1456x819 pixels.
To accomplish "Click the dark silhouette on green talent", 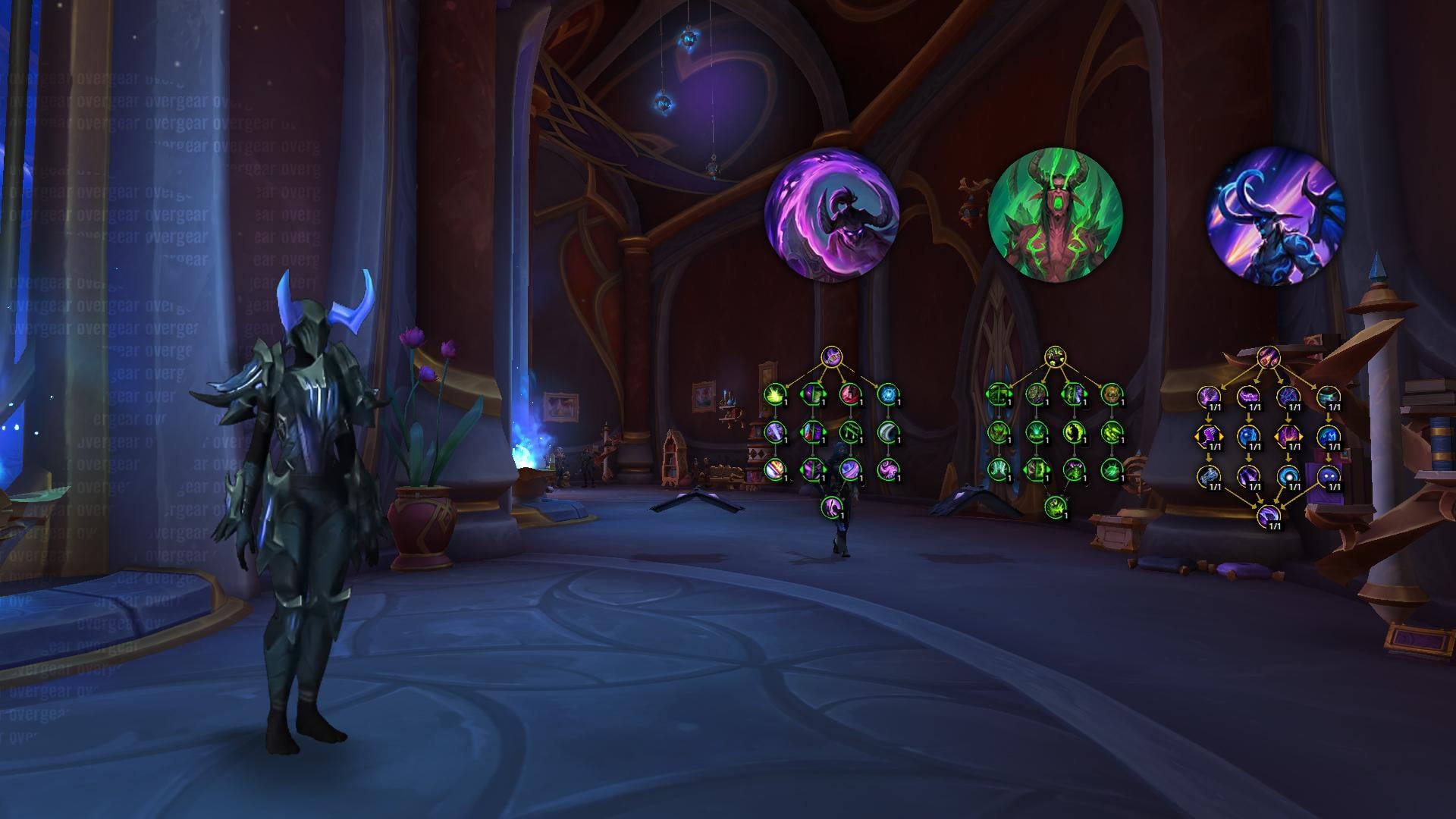I will click(x=1074, y=432).
